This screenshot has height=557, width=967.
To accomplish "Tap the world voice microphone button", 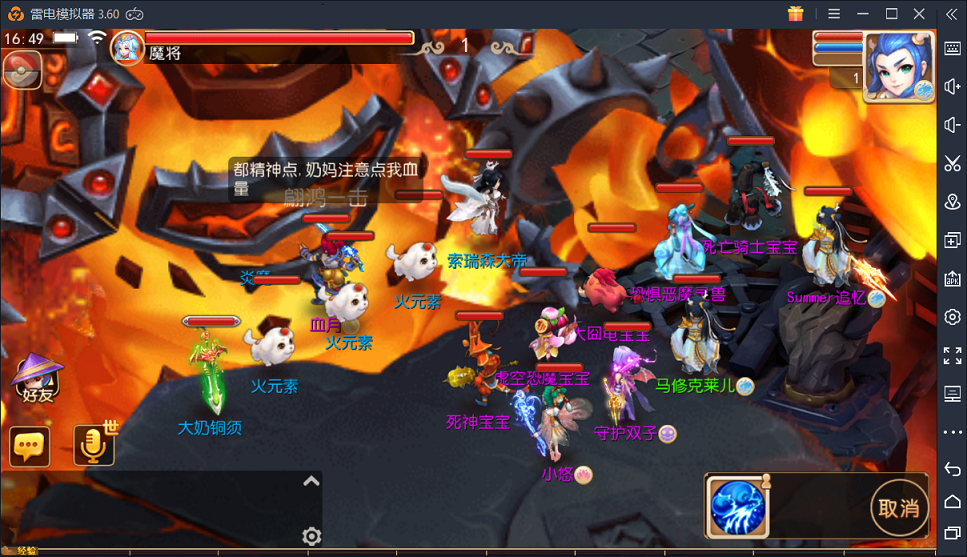I will pyautogui.click(x=94, y=446).
